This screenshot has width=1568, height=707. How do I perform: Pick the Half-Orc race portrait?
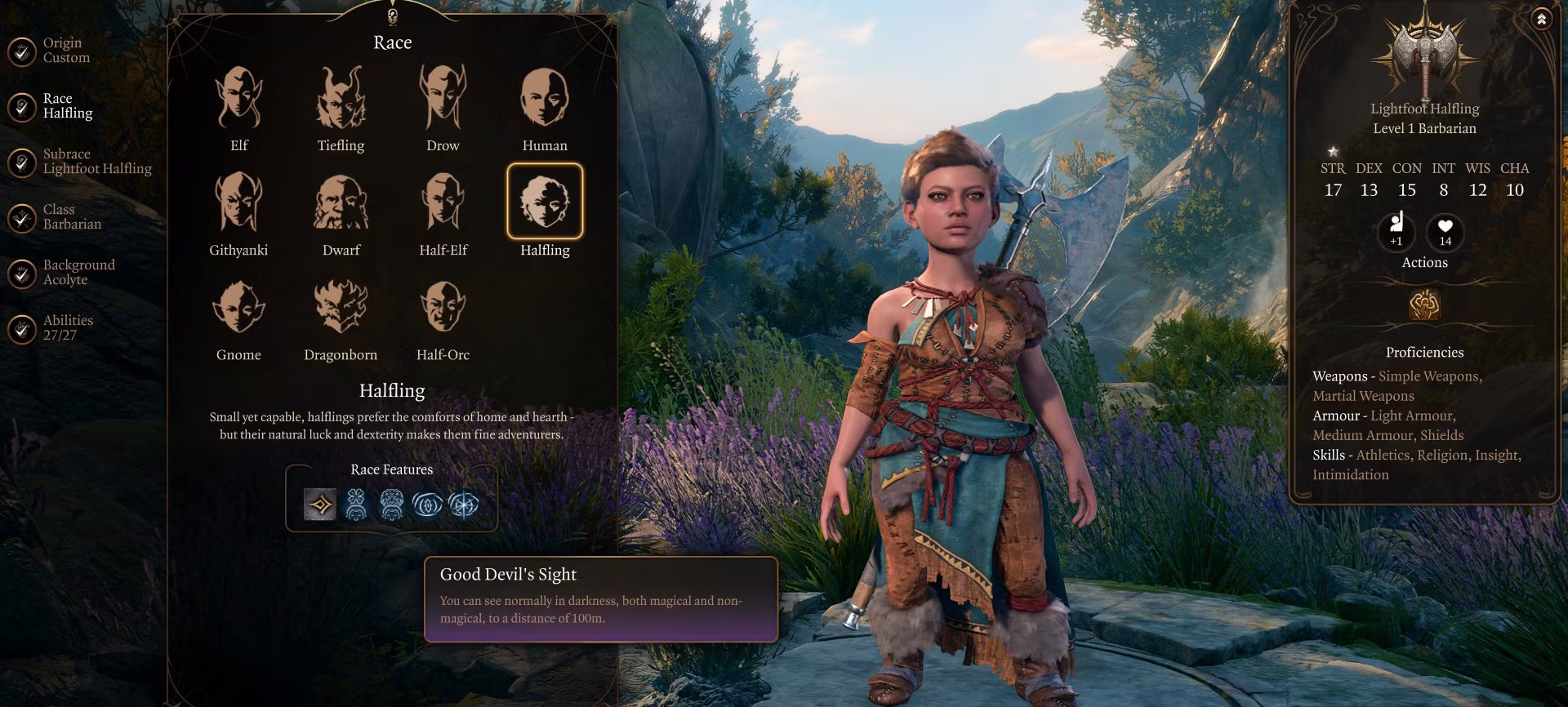(443, 307)
